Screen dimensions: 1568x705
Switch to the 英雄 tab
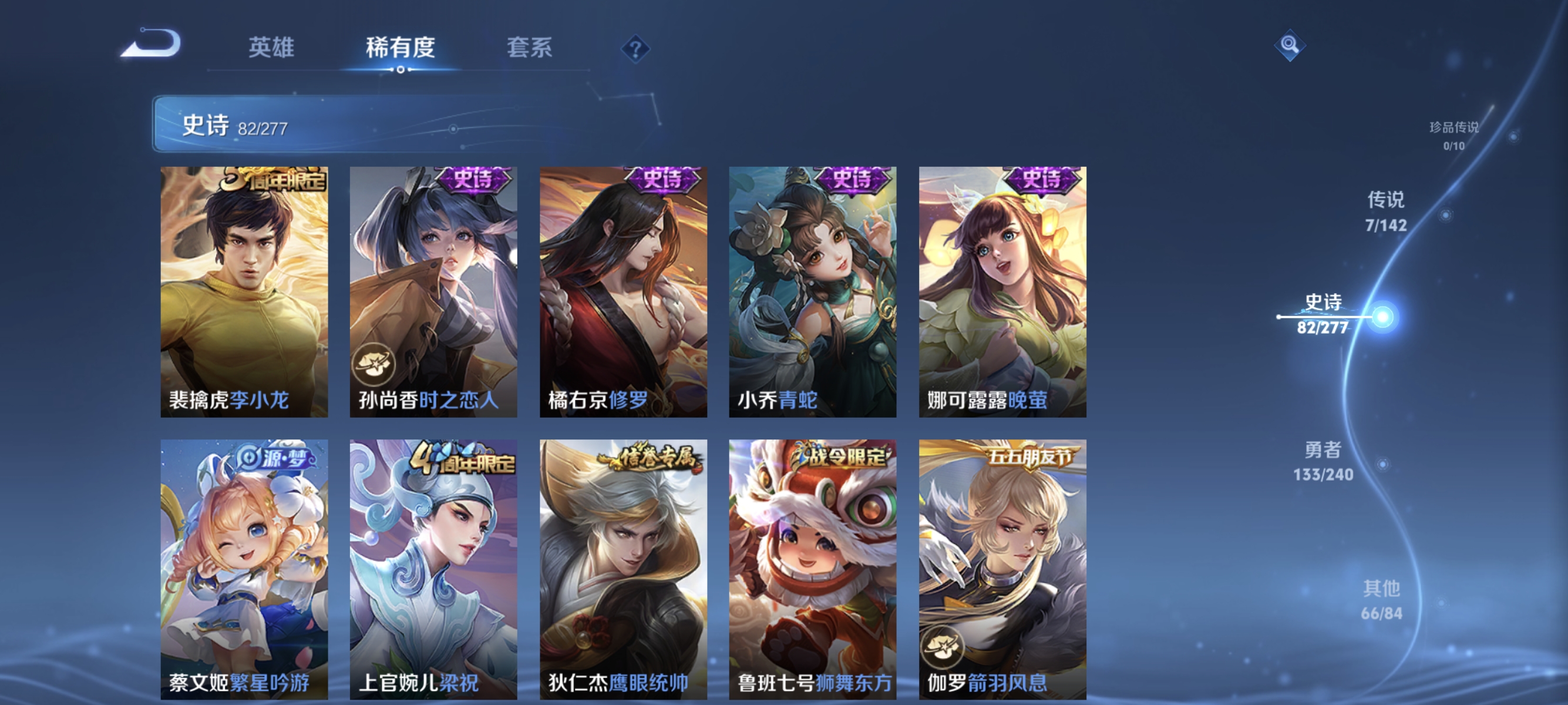pos(271,48)
